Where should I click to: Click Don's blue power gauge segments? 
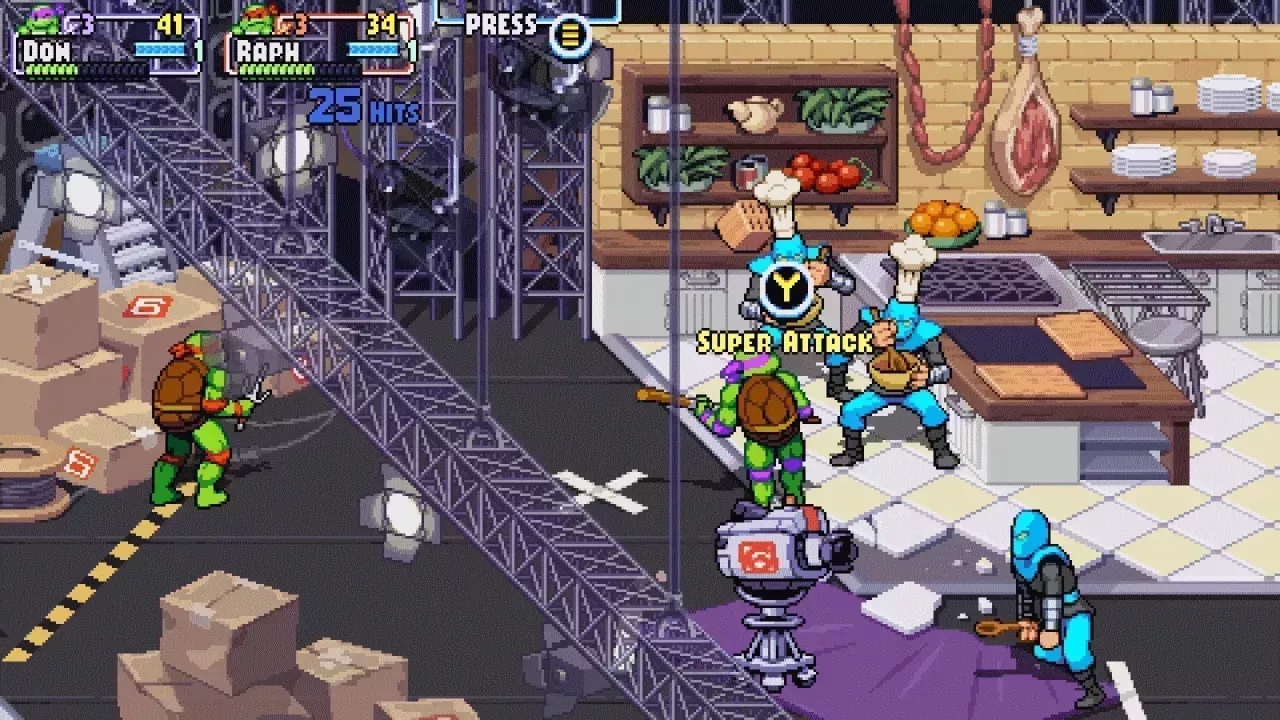160,49
